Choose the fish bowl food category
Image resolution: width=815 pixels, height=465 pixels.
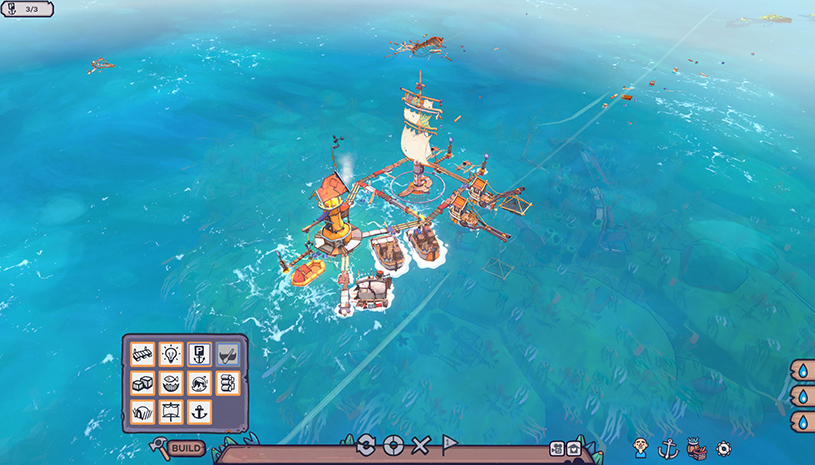170,383
